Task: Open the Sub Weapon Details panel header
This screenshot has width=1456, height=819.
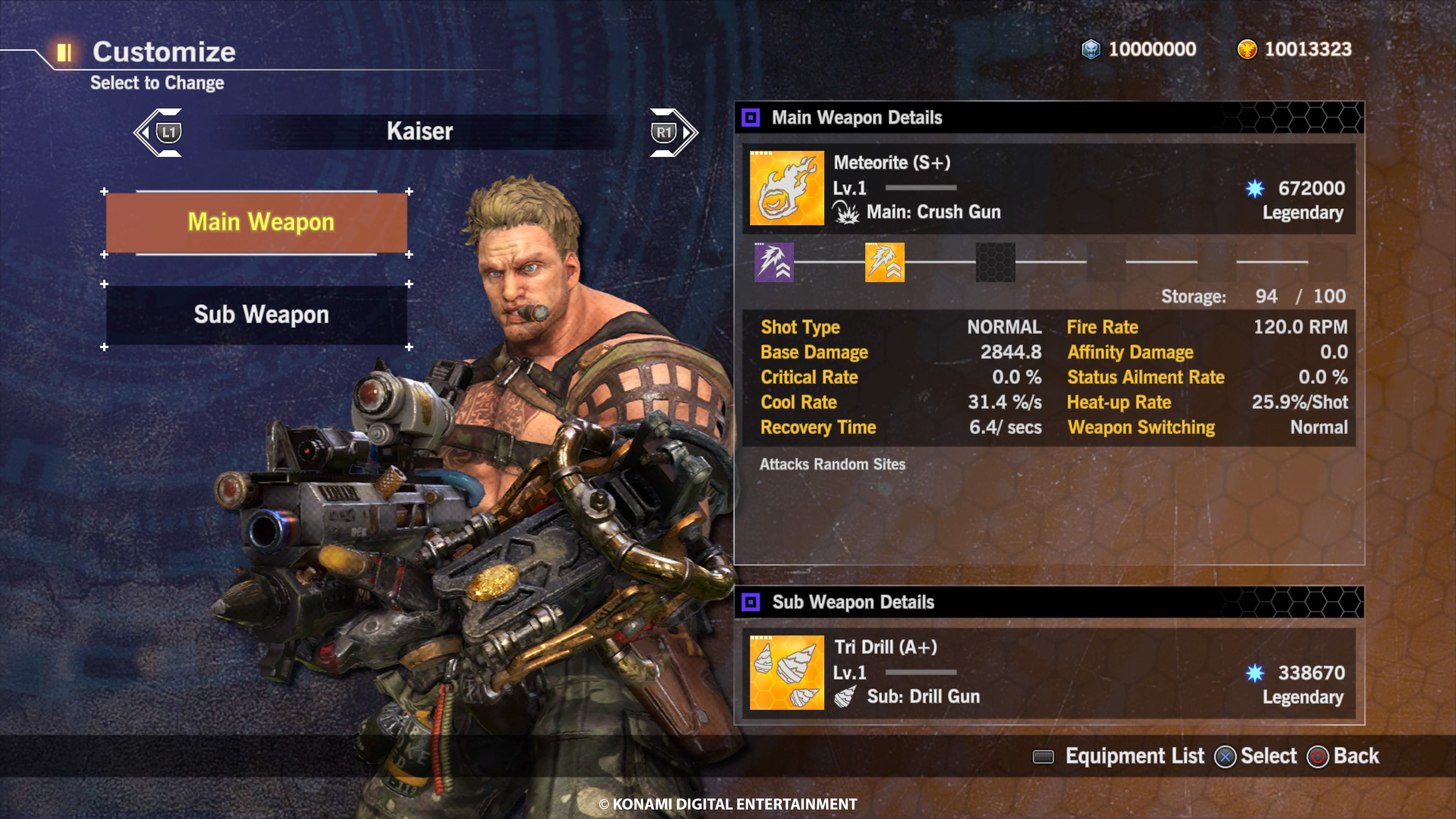Action: tap(853, 602)
